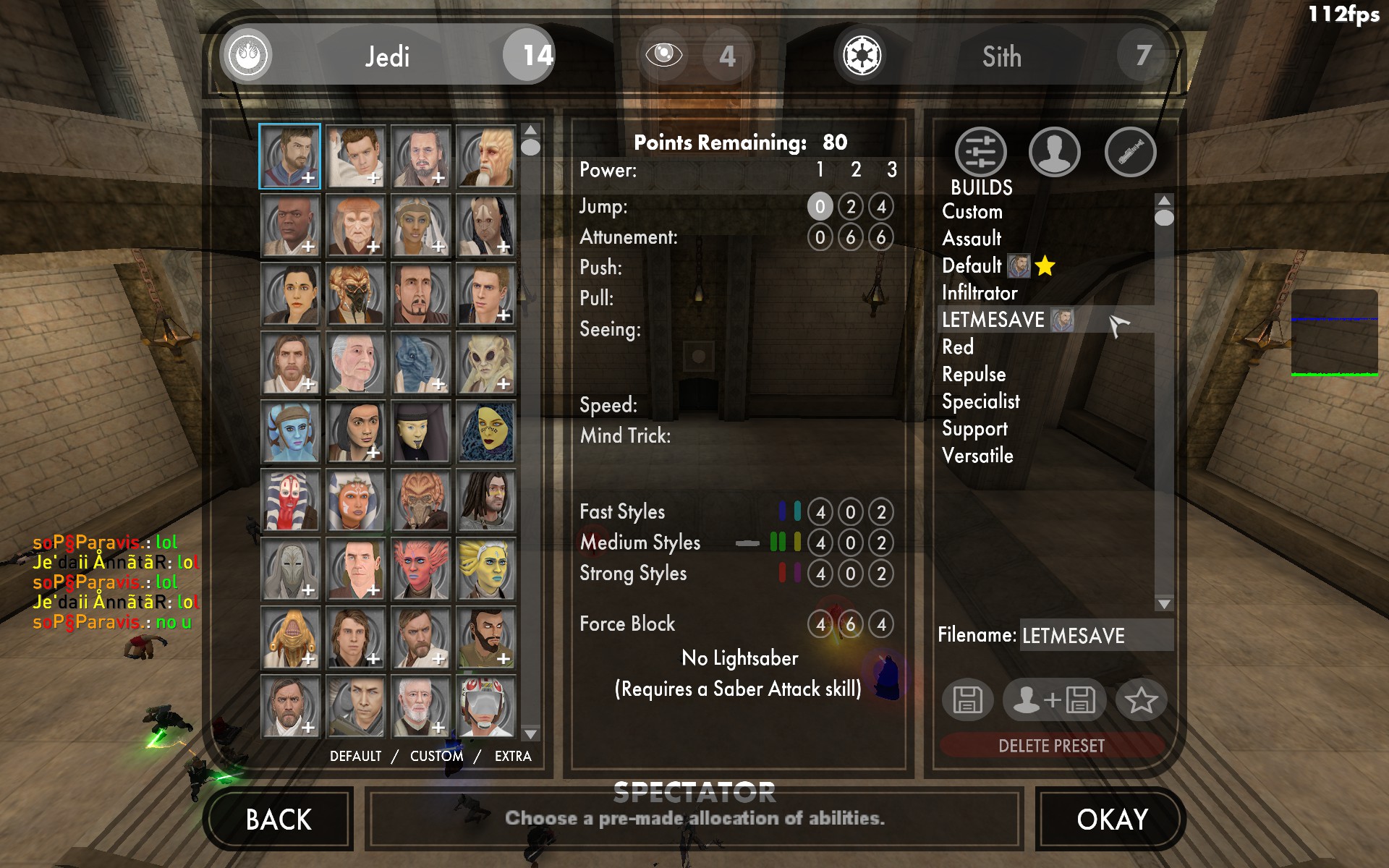This screenshot has width=1389, height=868.
Task: Choose the spectator eye icon
Action: tap(663, 55)
